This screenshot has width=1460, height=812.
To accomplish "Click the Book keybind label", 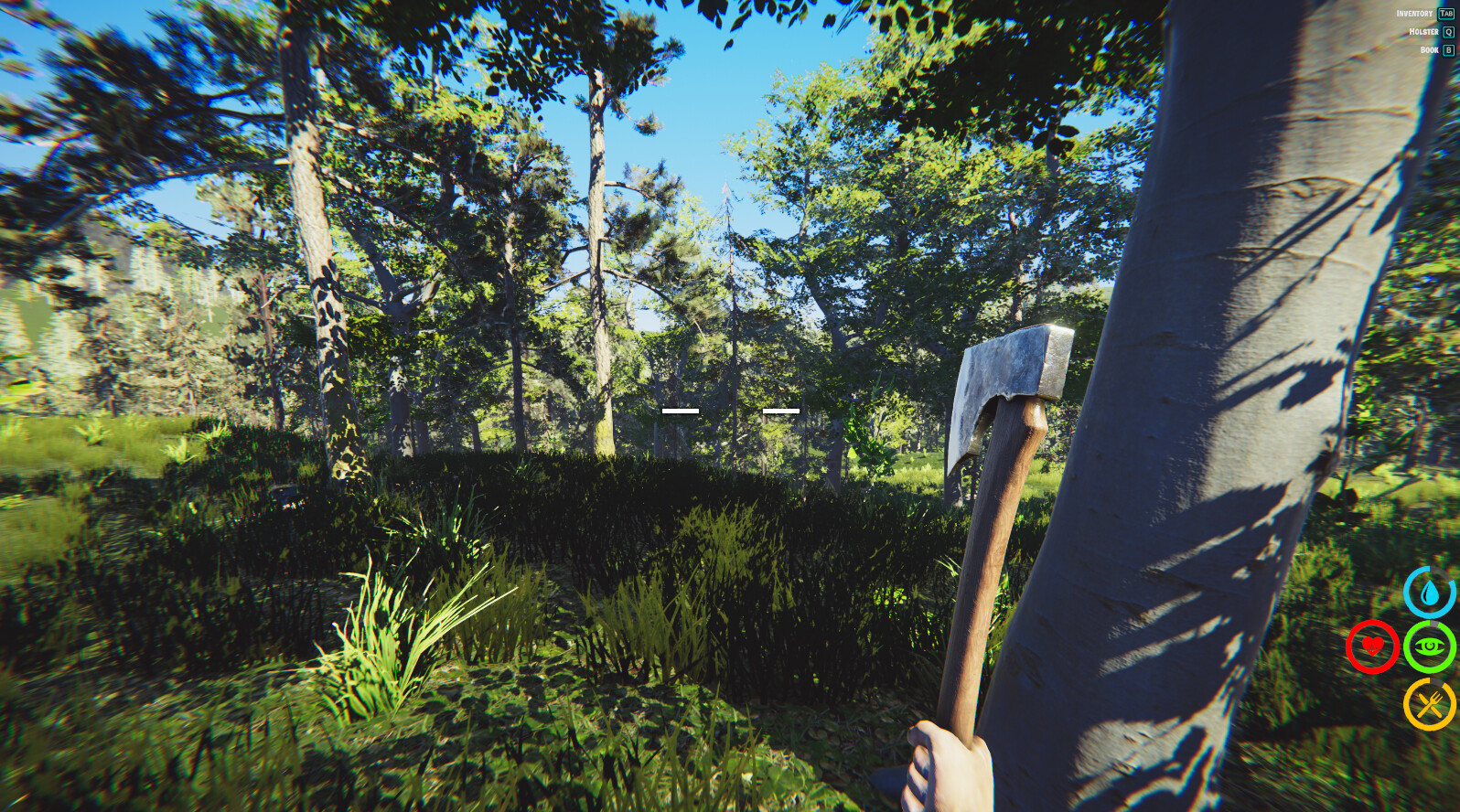I will pos(1429,49).
